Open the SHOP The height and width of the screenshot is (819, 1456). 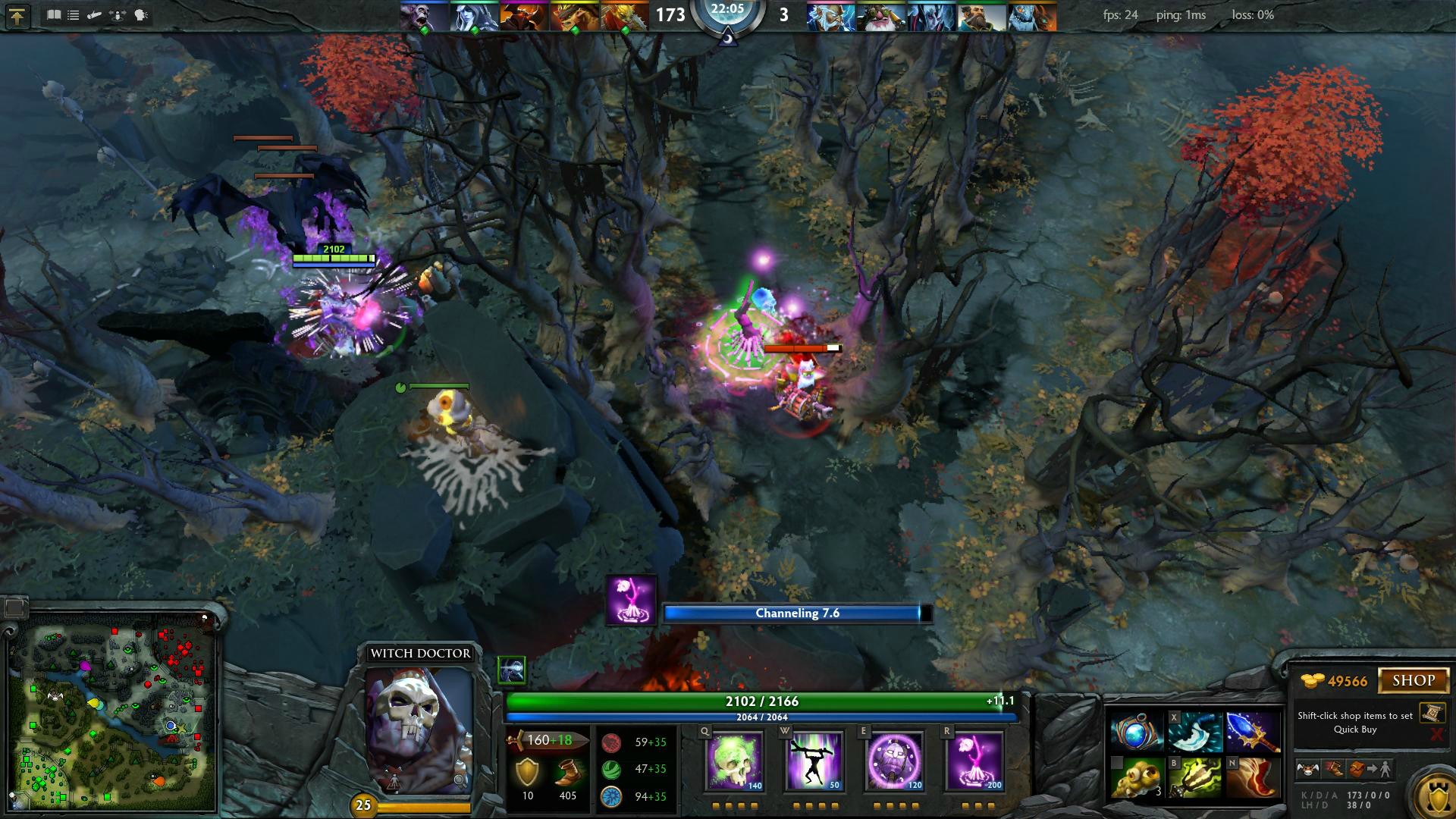1414,679
